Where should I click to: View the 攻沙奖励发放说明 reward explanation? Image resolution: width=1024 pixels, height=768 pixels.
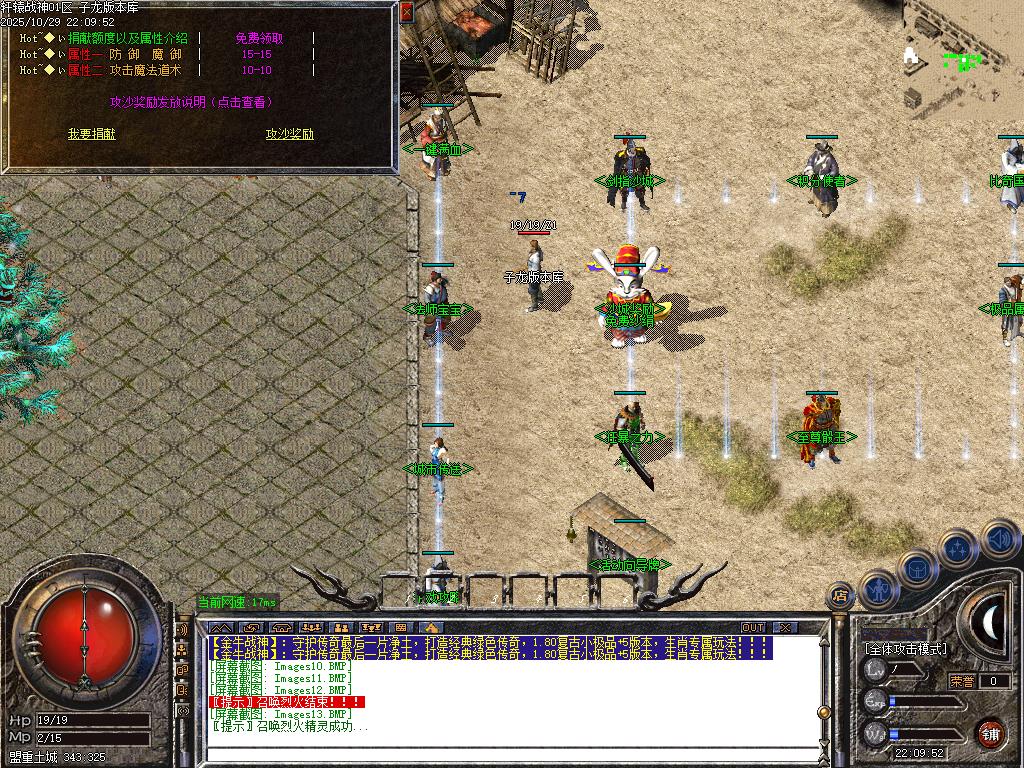click(190, 102)
